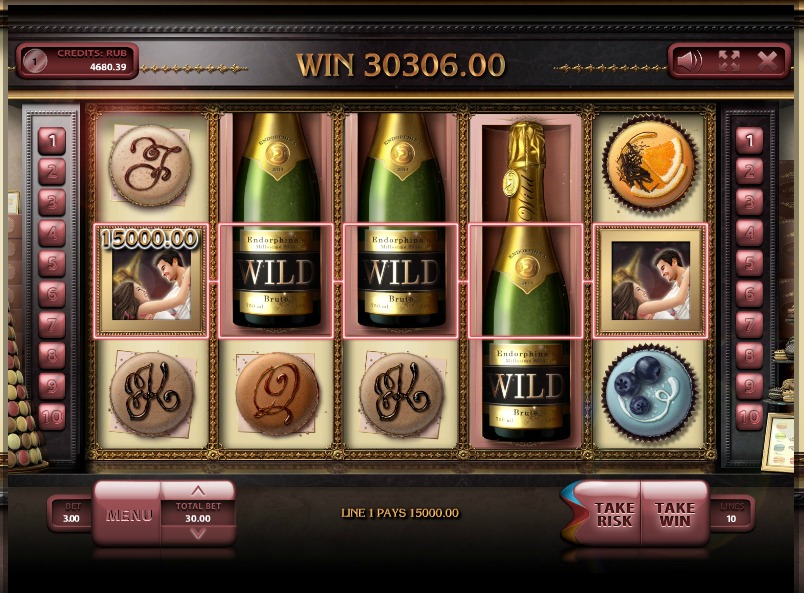The height and width of the screenshot is (593, 804).
Task: Close the game with the X button
Action: pyautogui.click(x=768, y=61)
